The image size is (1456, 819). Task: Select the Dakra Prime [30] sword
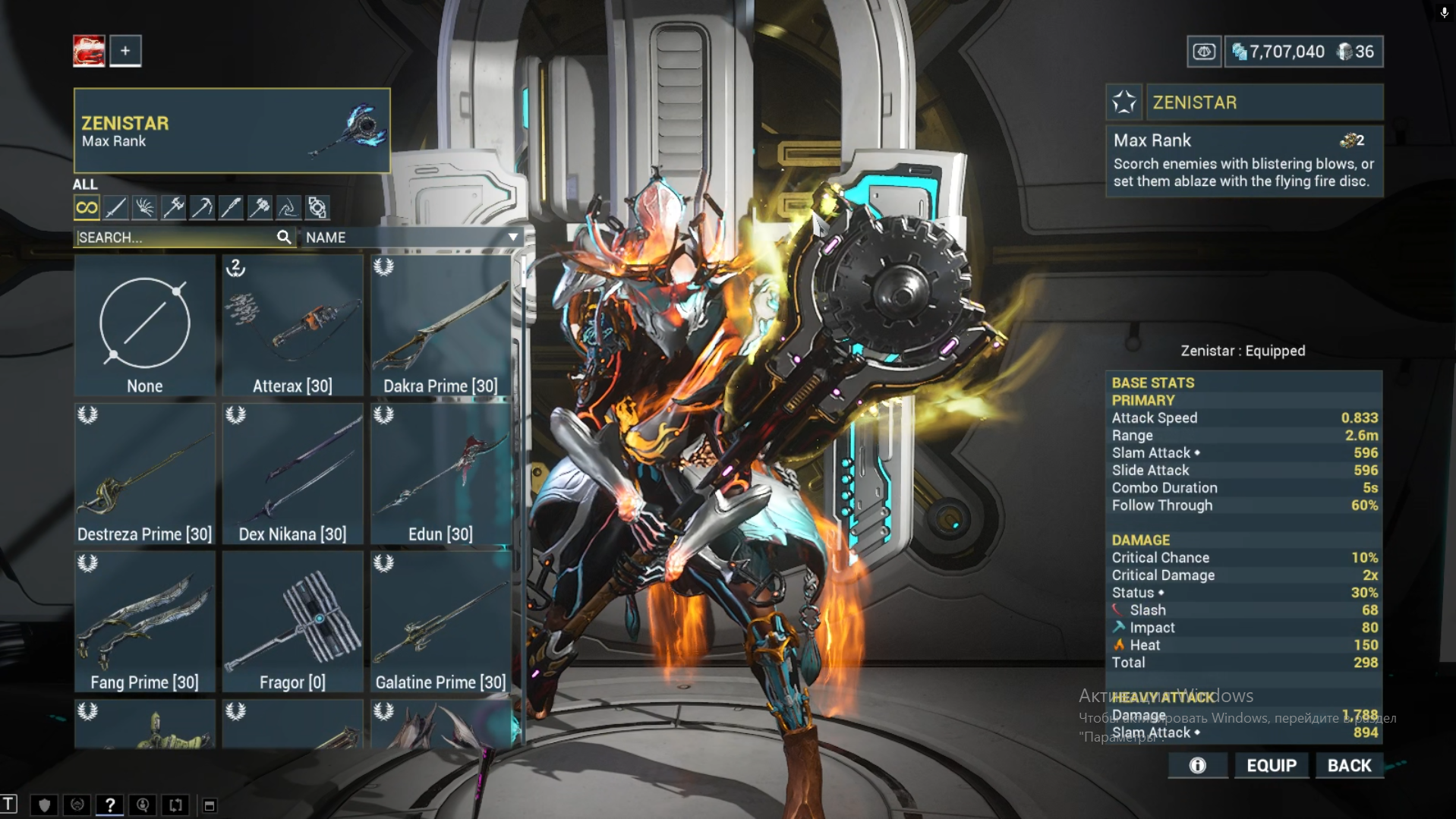point(440,326)
